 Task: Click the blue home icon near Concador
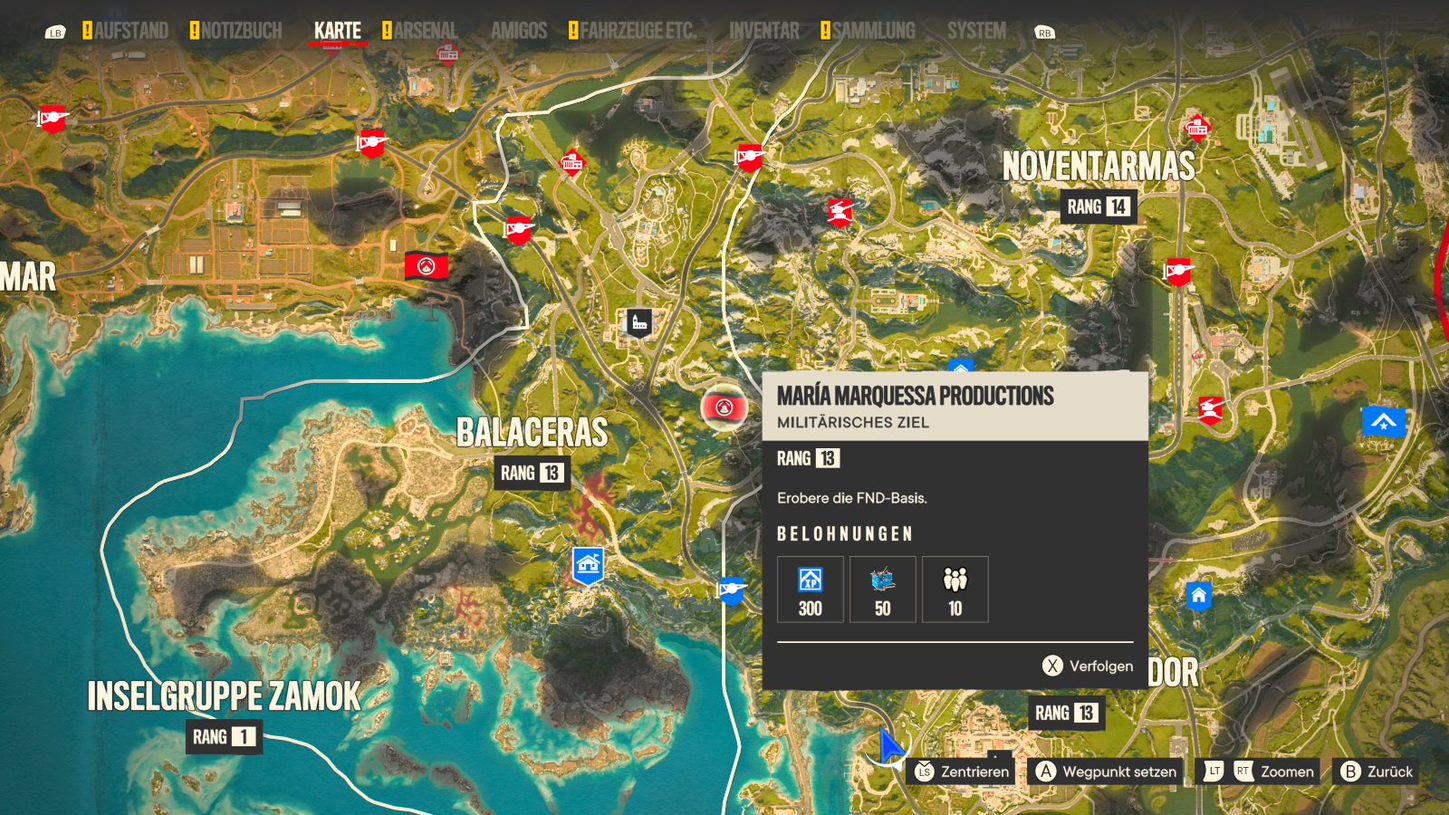1198,596
